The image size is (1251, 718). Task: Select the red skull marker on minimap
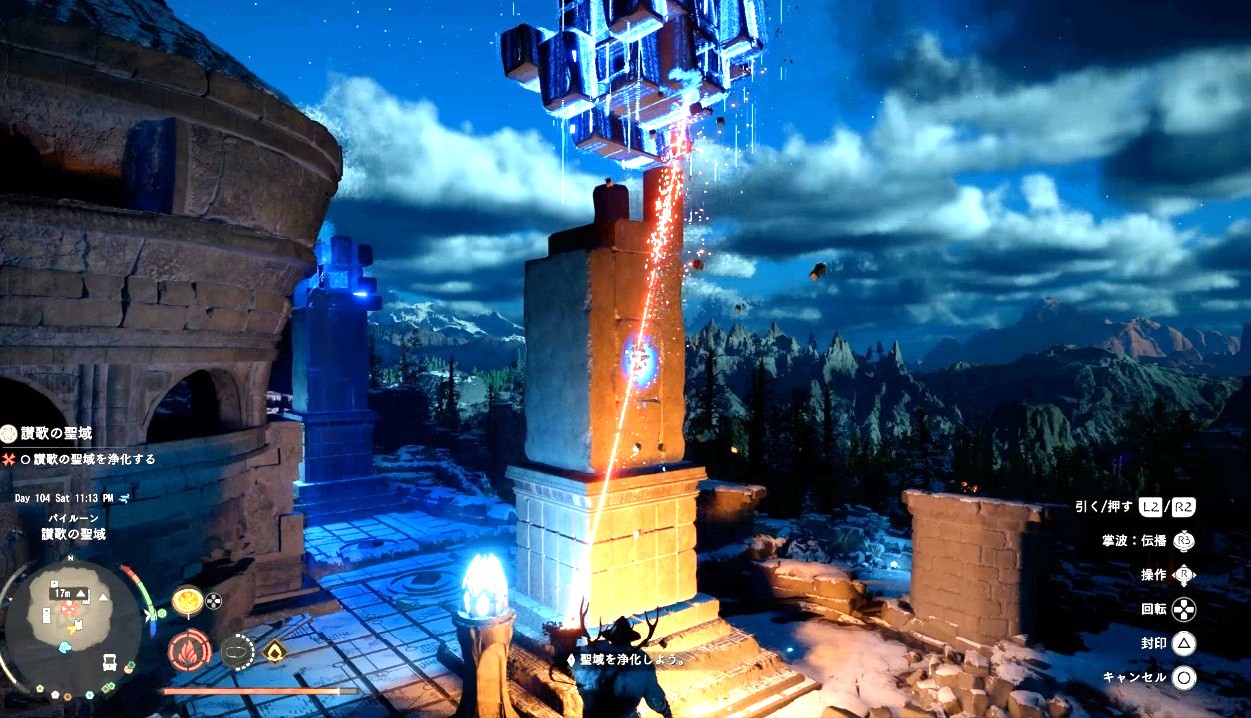coord(69,608)
